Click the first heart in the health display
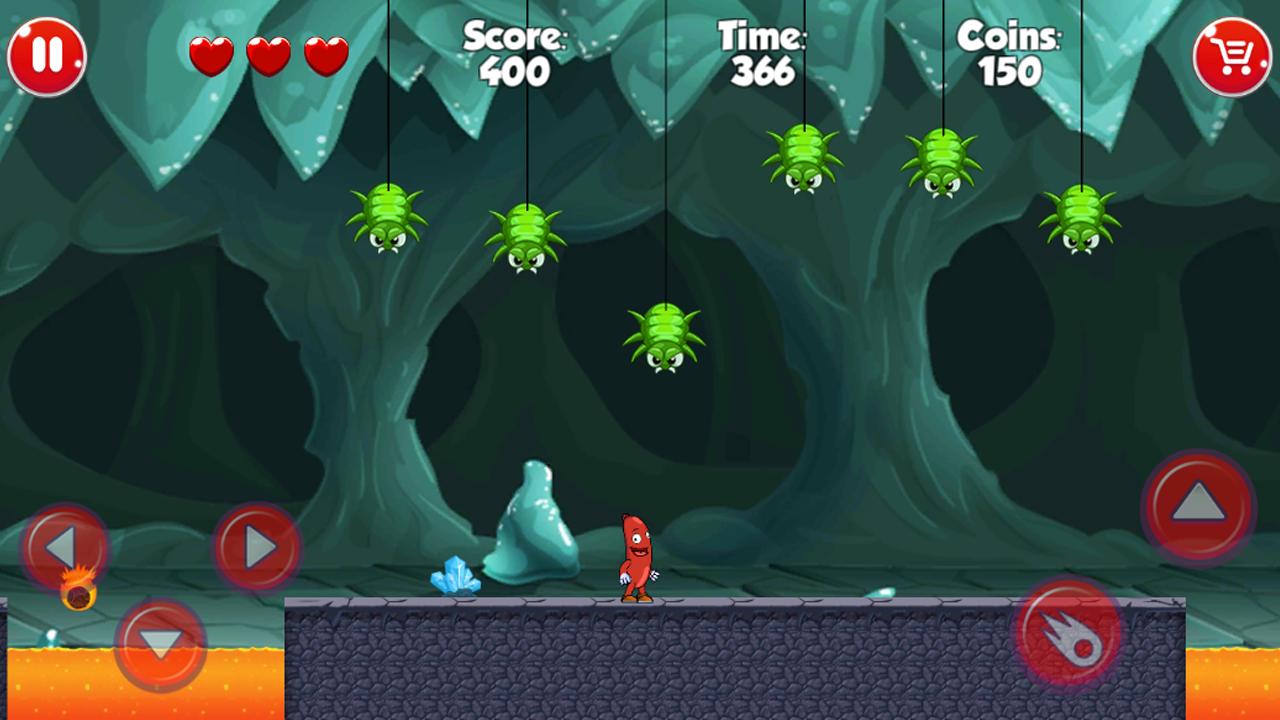Image resolution: width=1280 pixels, height=720 pixels. point(211,55)
